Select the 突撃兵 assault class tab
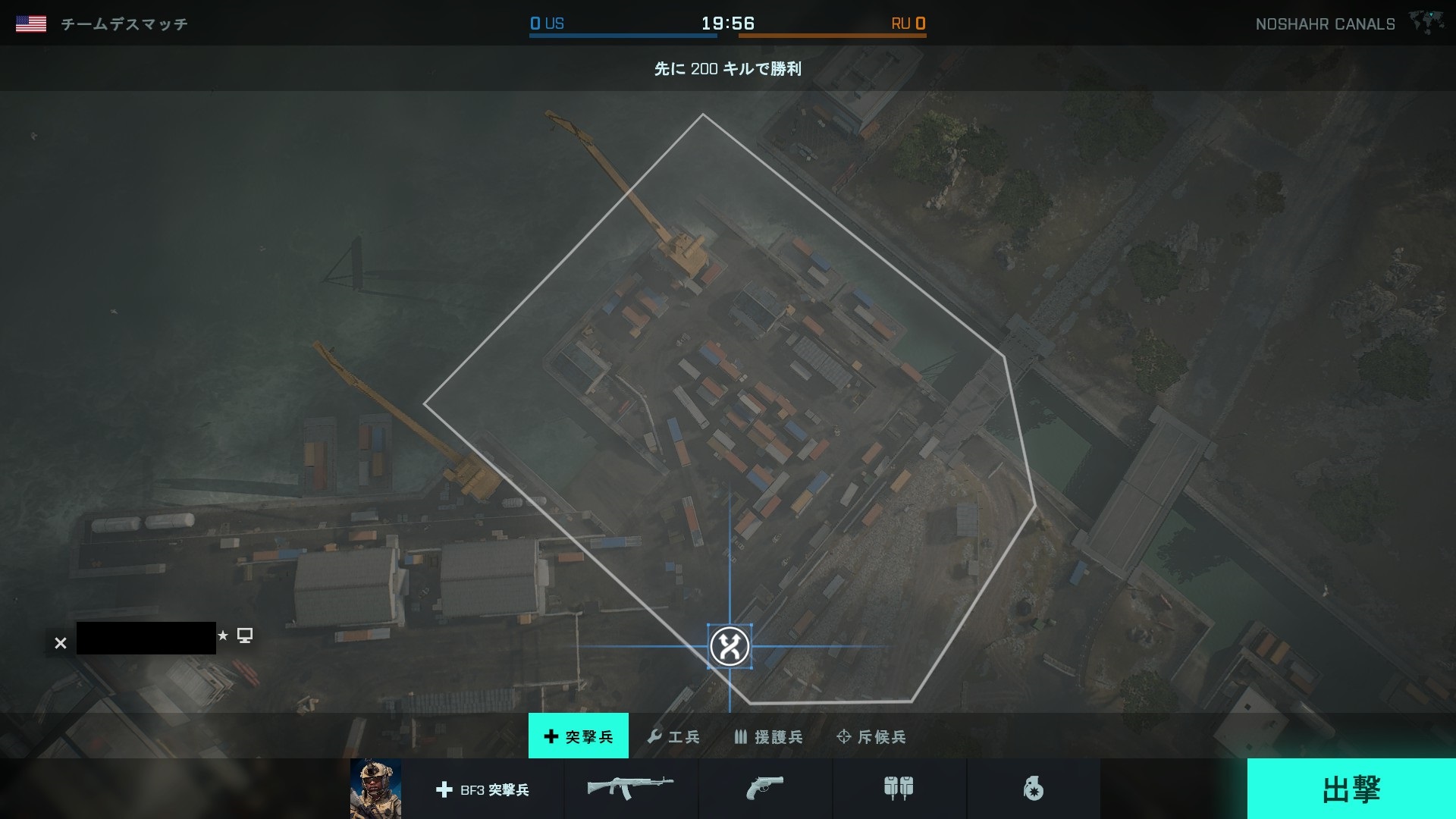1456x819 pixels. [x=579, y=736]
